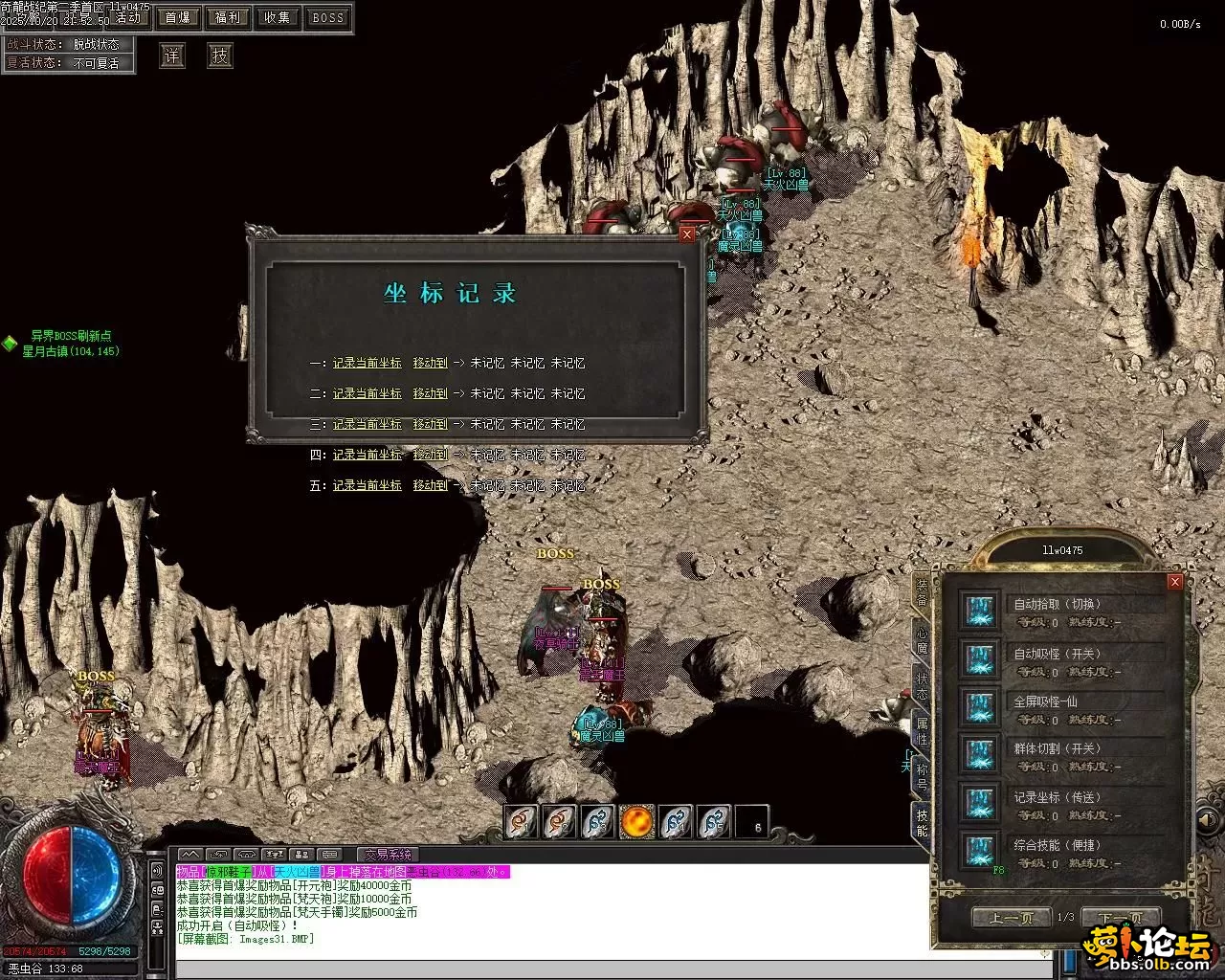Viewport: 1225px width, 980px height.
Task: Record current coordinates in slot 一
Action: [x=367, y=364]
